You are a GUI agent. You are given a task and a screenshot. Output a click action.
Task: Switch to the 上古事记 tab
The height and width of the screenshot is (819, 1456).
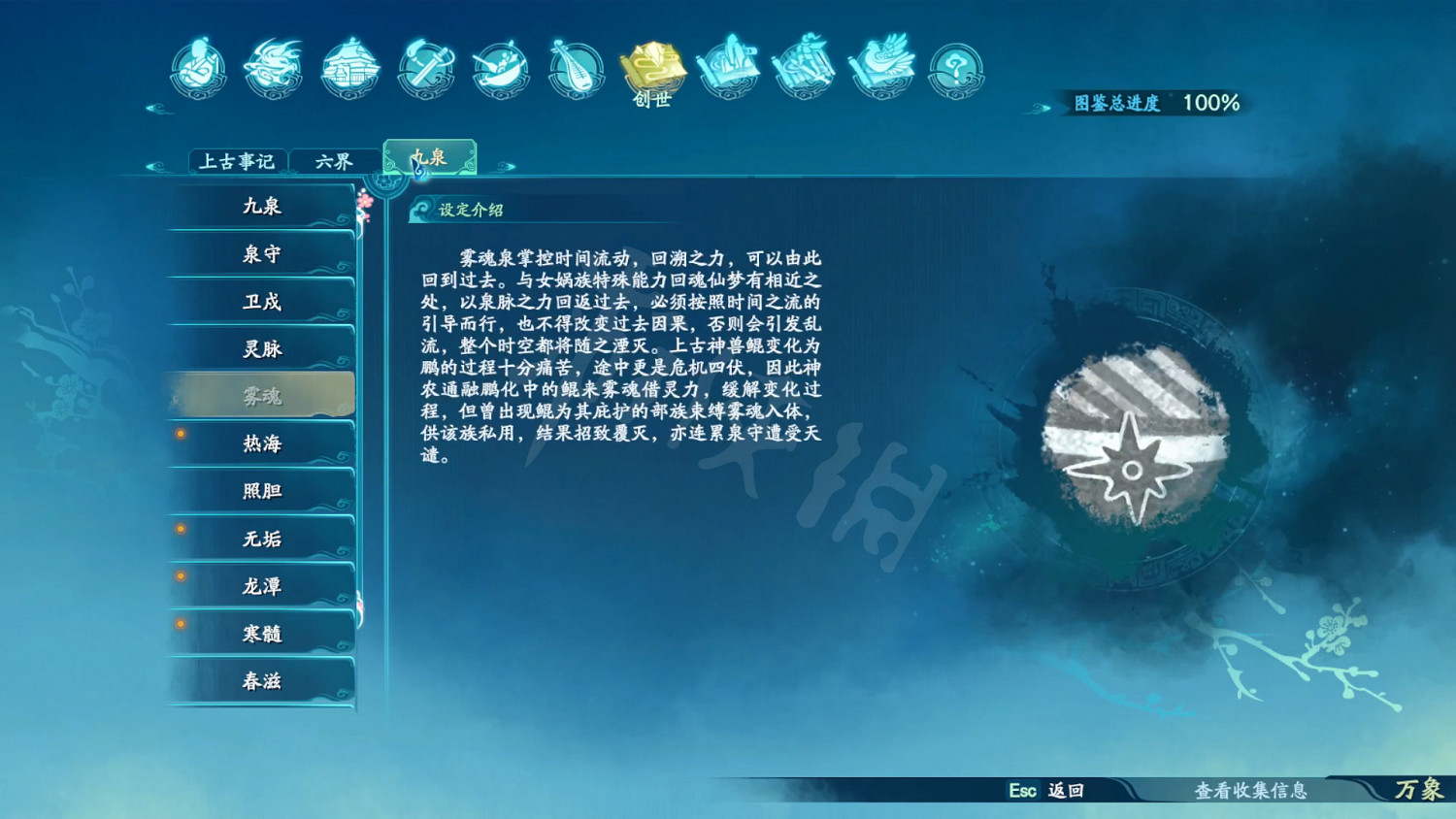(x=238, y=159)
